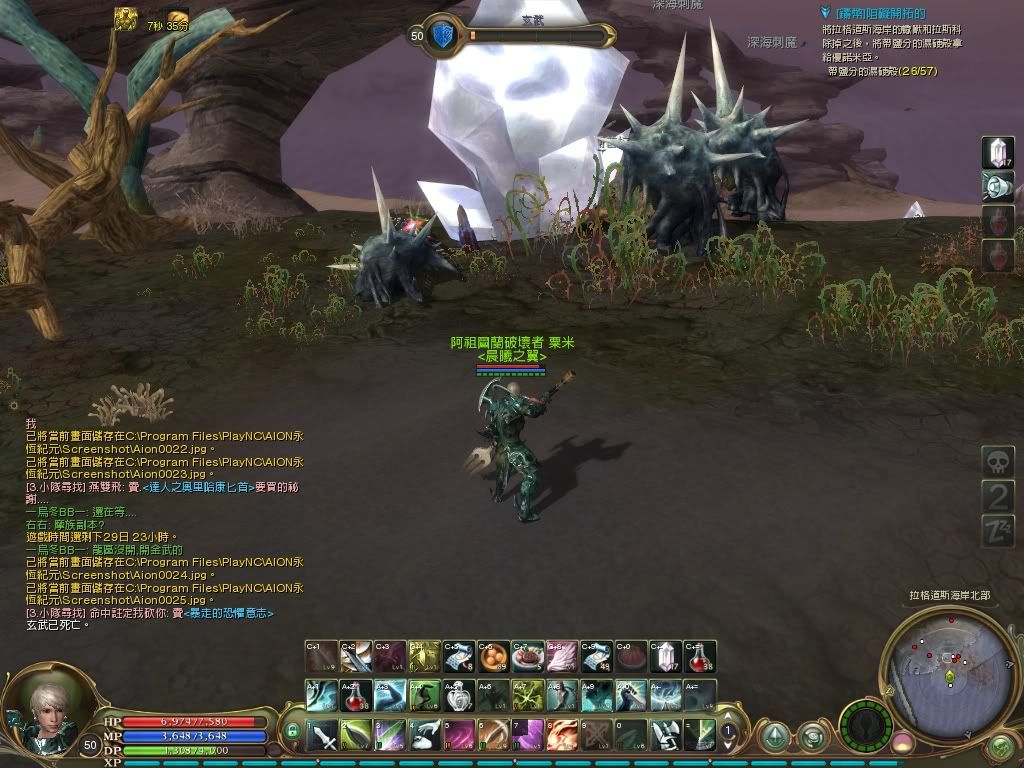Activate the orange flame skill in slot 8

coord(563,736)
